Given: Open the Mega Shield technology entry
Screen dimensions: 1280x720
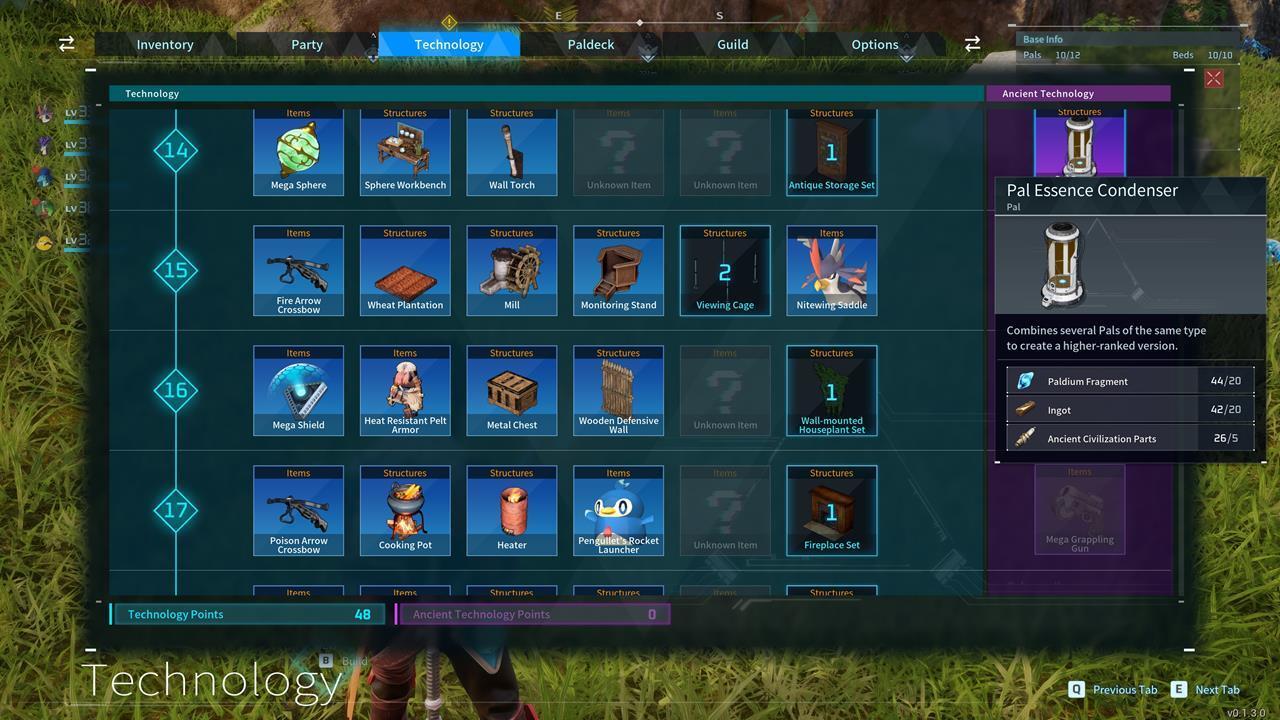Looking at the screenshot, I should pos(298,390).
